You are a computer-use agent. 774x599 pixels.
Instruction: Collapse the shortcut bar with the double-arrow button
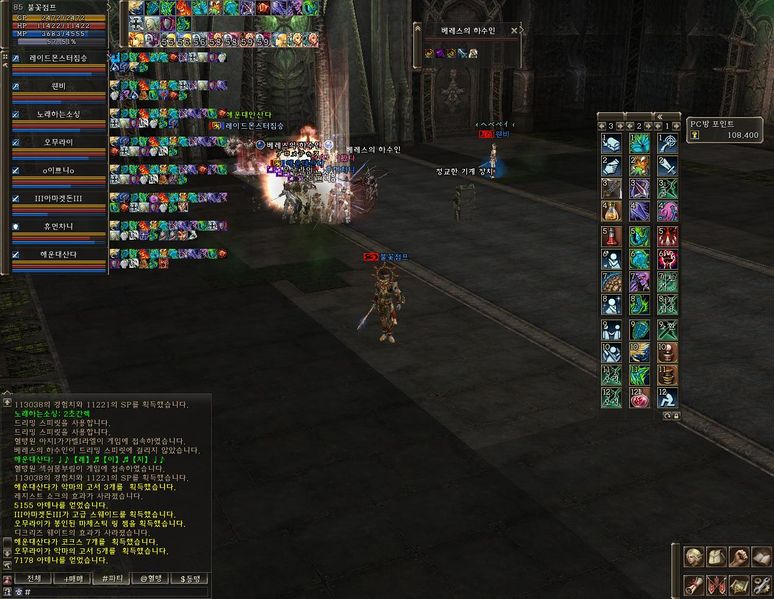pyautogui.click(x=659, y=115)
